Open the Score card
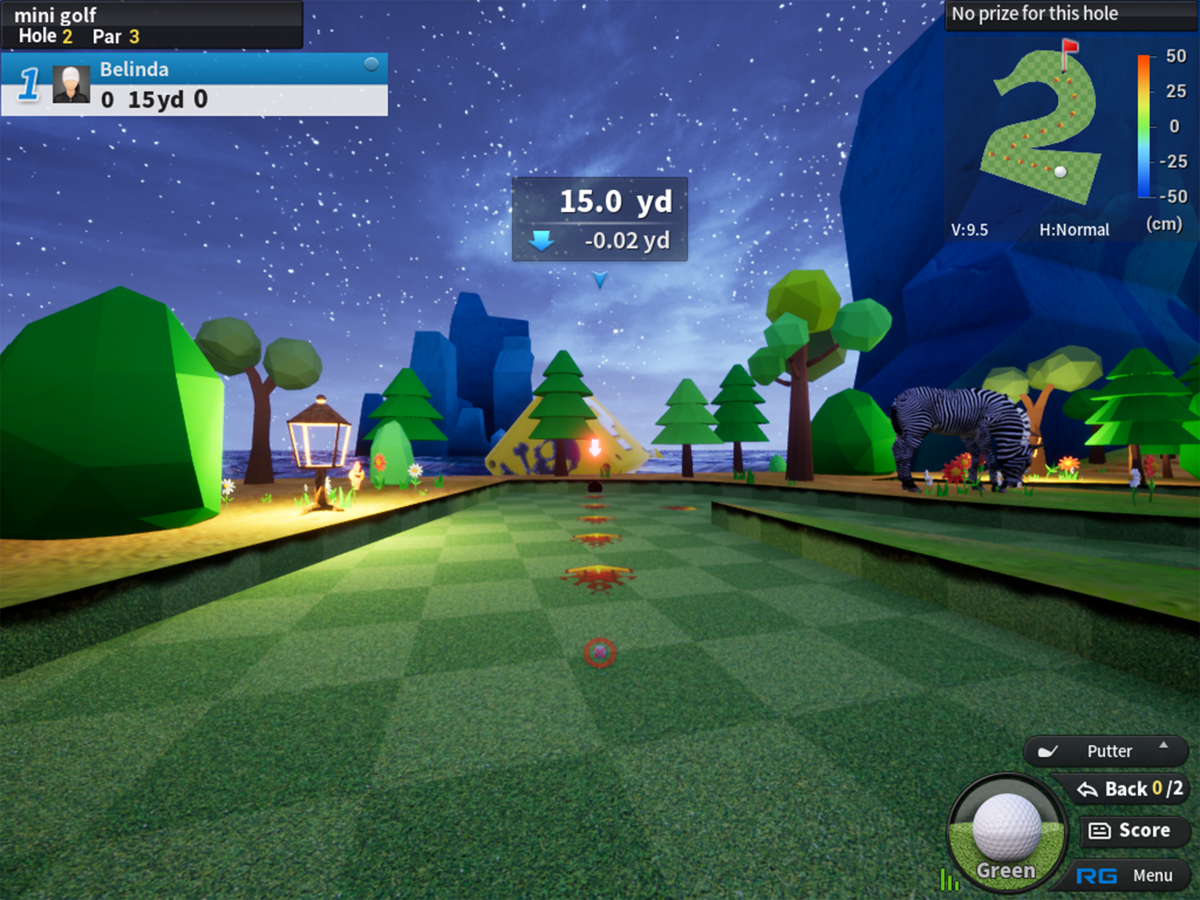The image size is (1200, 900). pyautogui.click(x=1133, y=830)
